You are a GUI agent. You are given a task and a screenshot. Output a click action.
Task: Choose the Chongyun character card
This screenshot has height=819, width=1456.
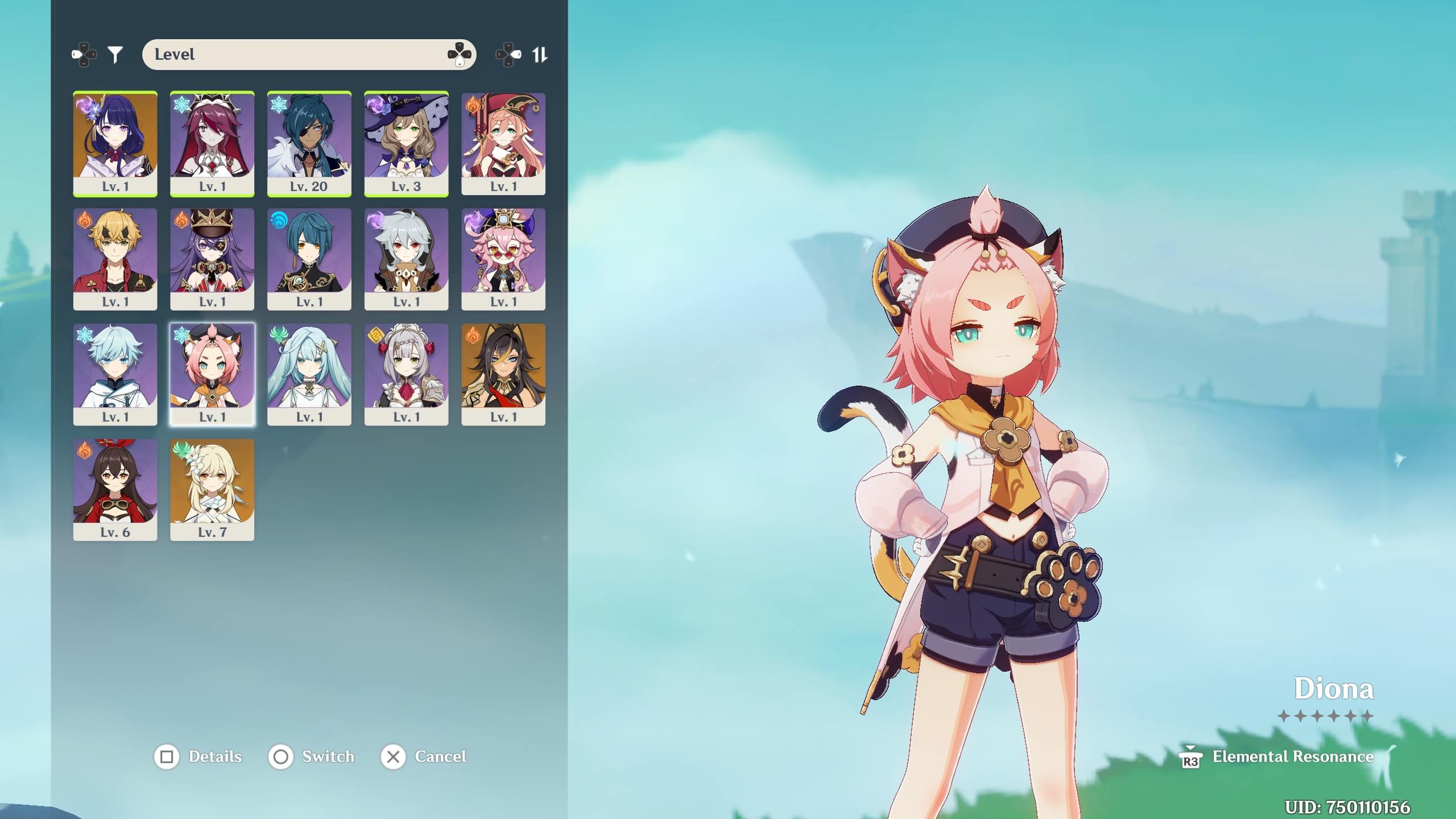coord(115,374)
